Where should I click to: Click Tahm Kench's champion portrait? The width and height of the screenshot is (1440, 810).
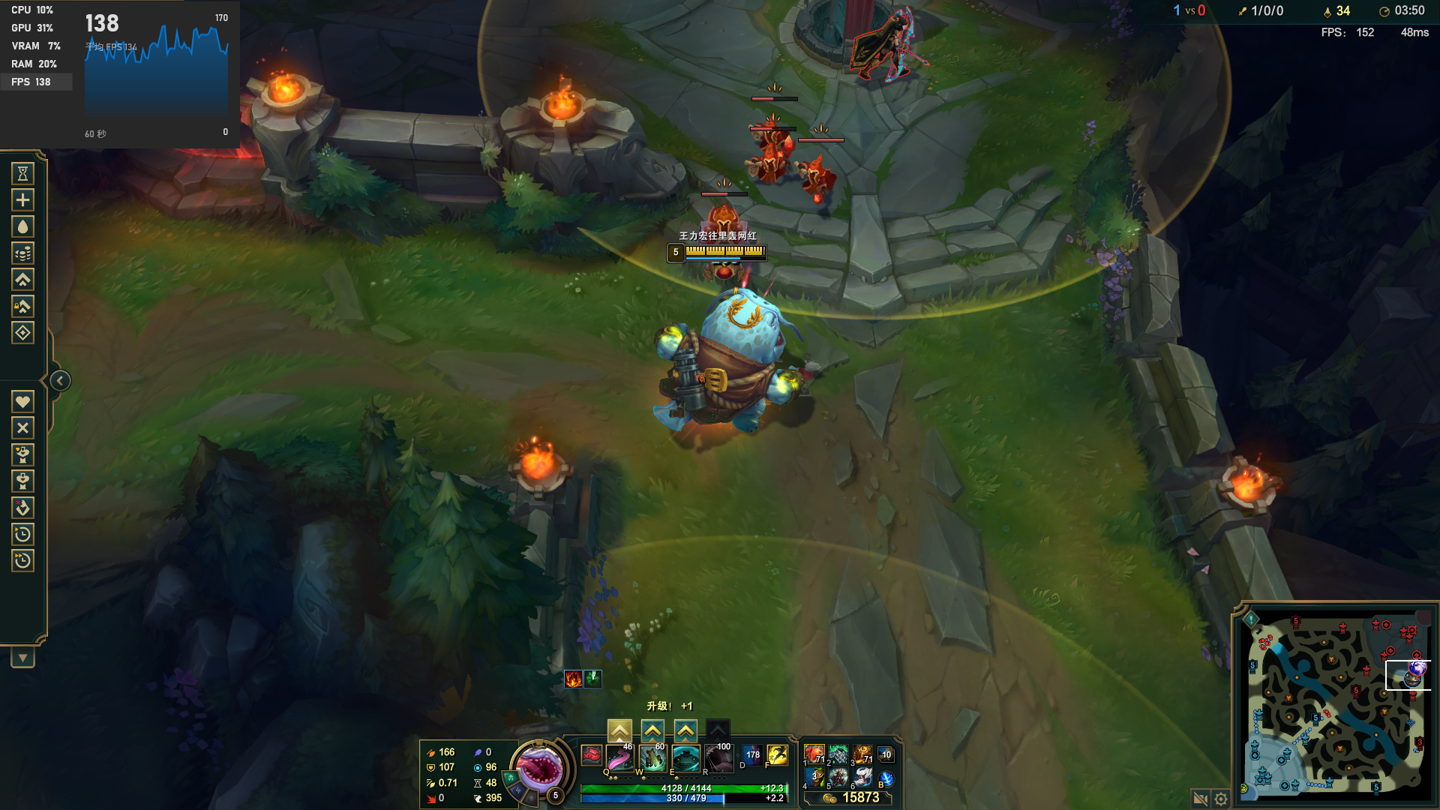tap(539, 767)
